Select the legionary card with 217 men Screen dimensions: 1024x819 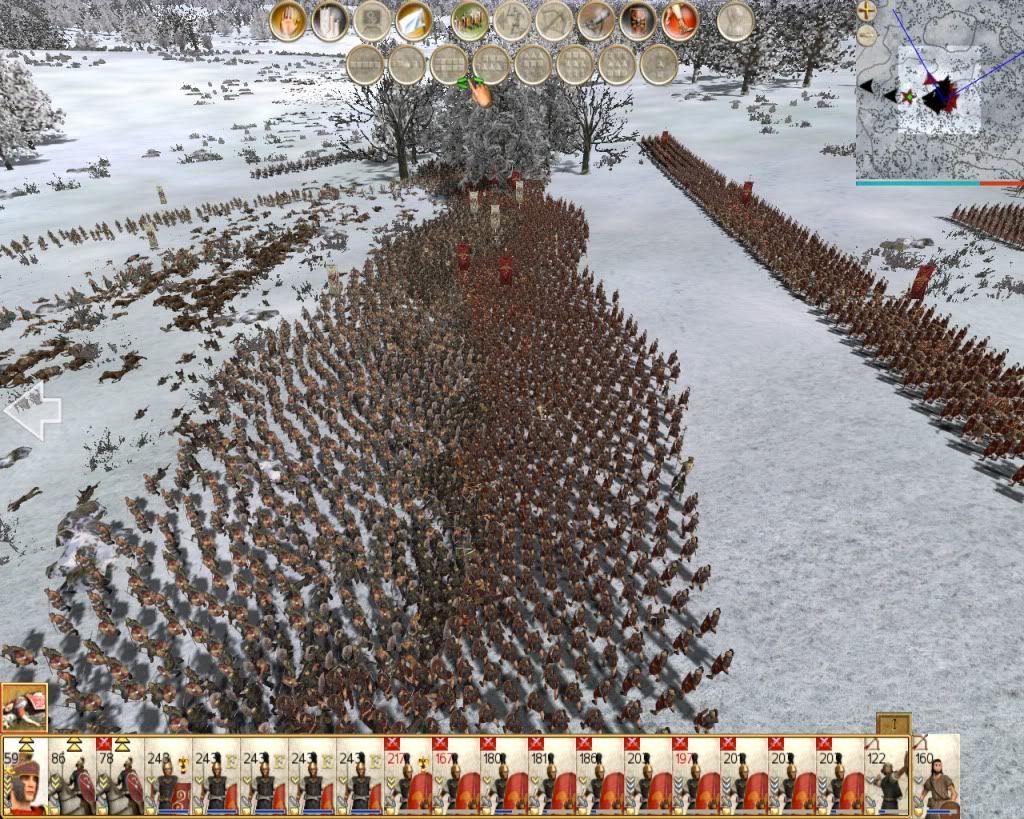[x=408, y=775]
